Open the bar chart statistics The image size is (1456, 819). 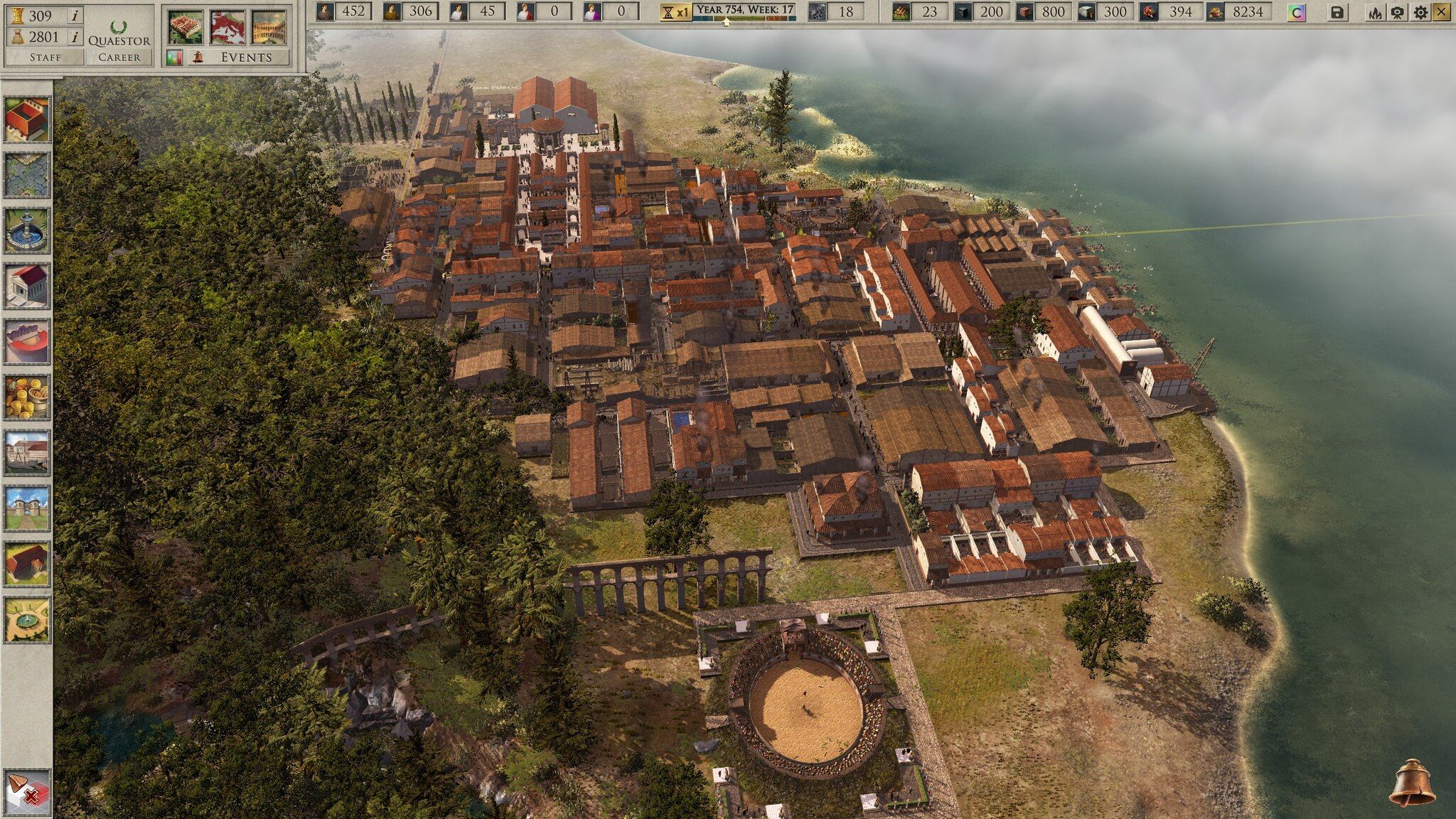tap(175, 57)
